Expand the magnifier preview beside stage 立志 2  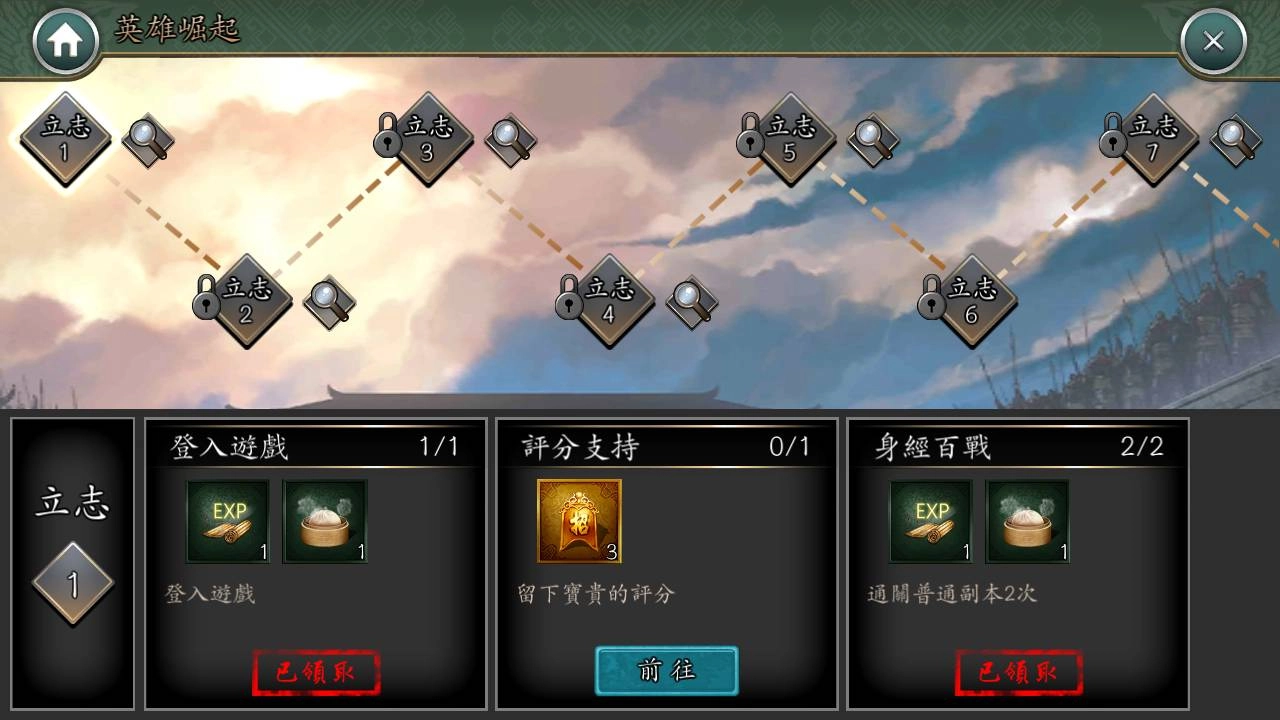click(327, 303)
